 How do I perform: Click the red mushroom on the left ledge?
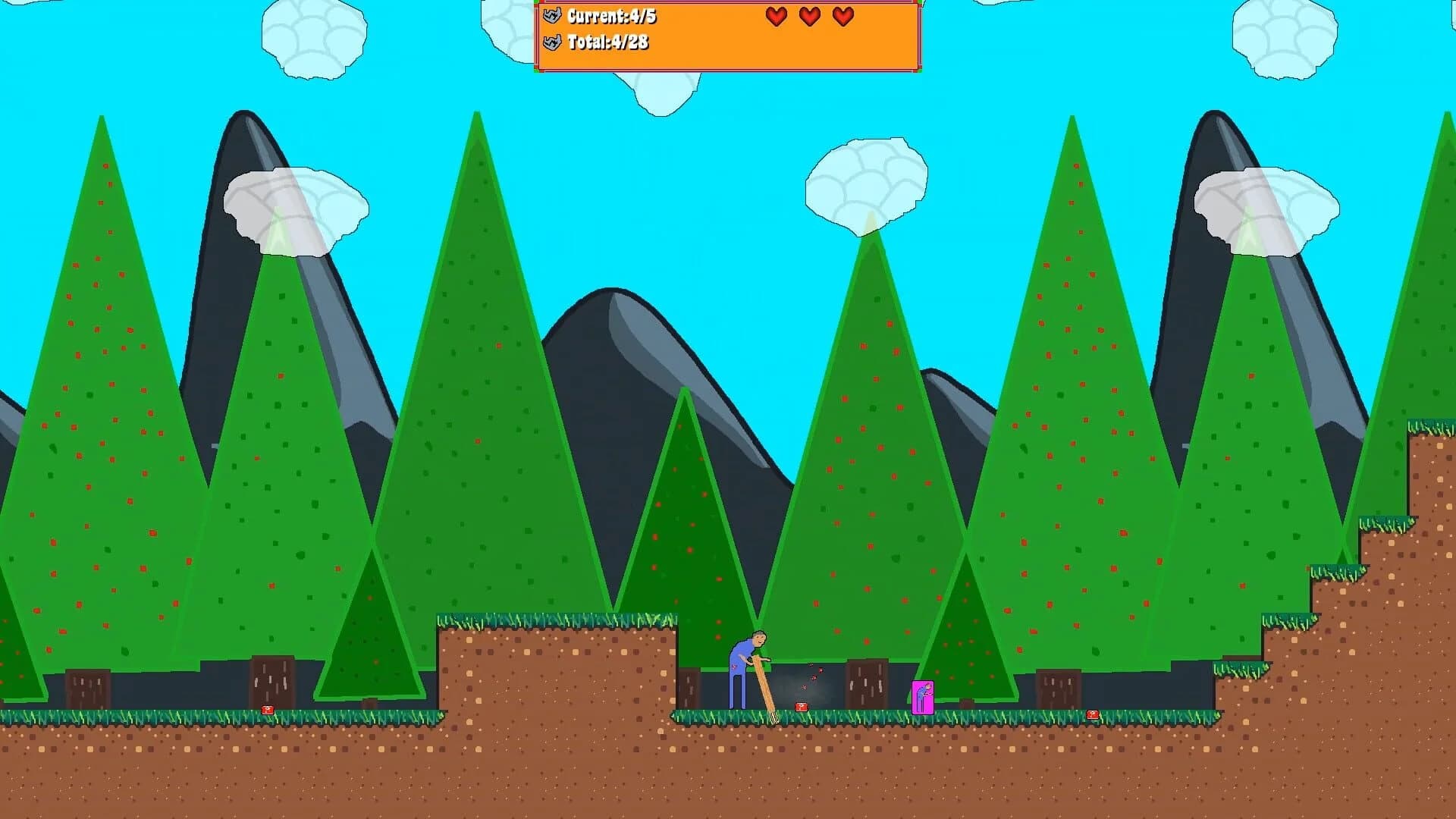pos(267,711)
